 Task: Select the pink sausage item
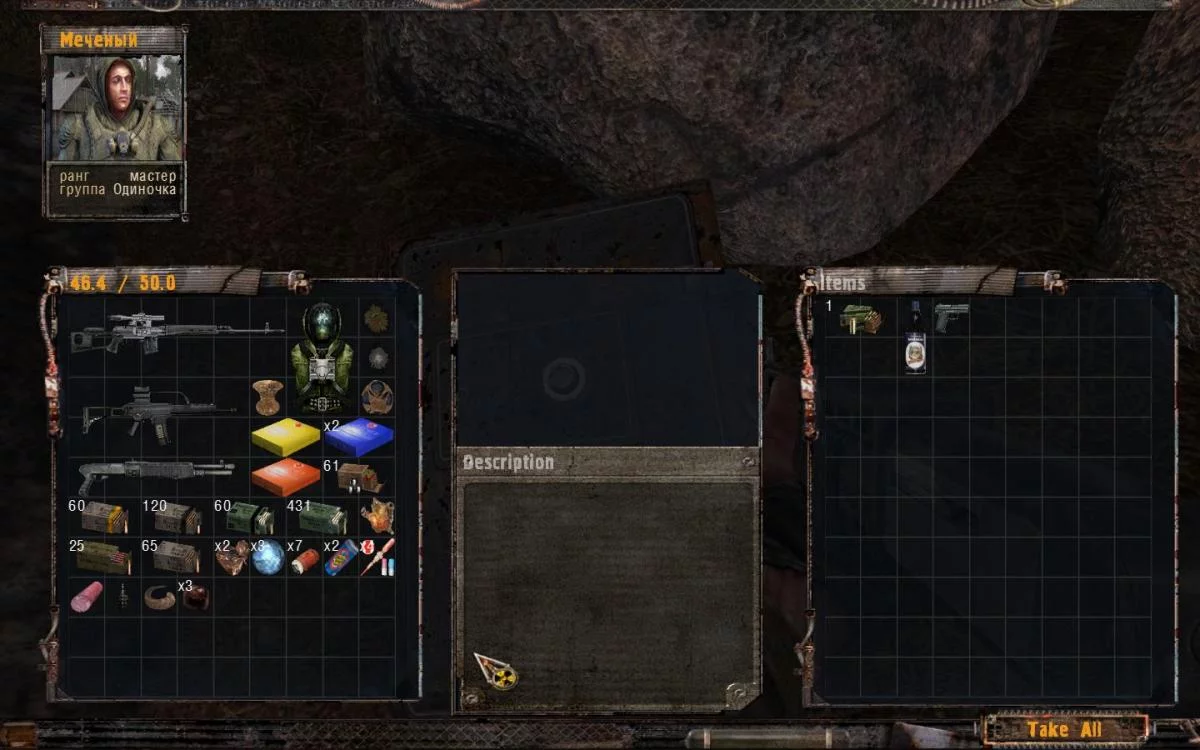[x=87, y=596]
